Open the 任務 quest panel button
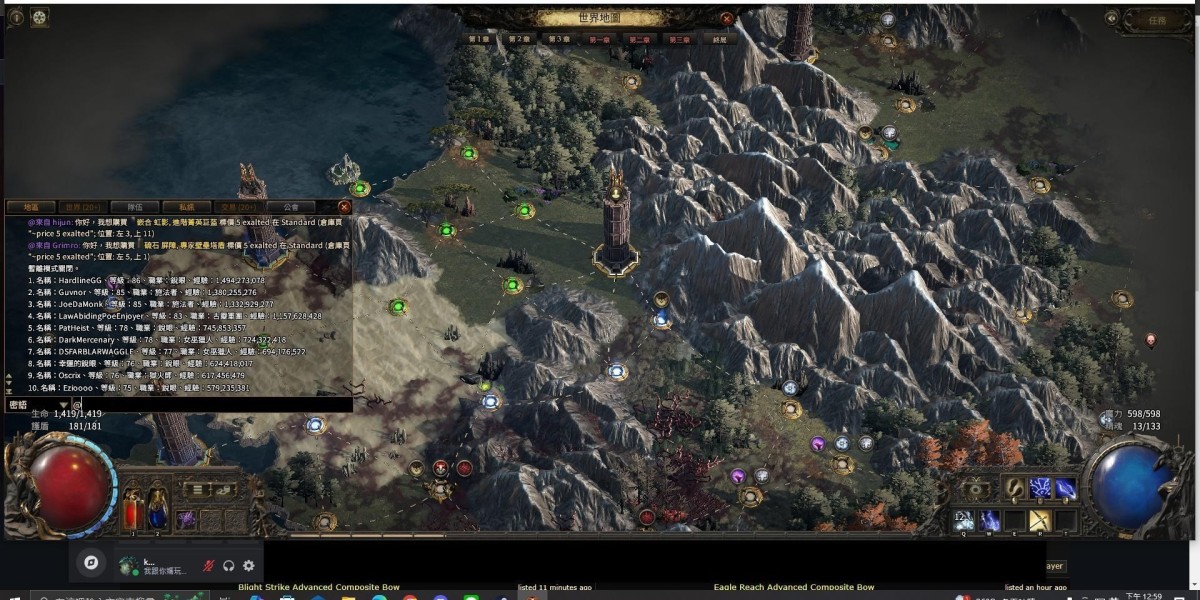The width and height of the screenshot is (1200, 600). pos(1157,19)
